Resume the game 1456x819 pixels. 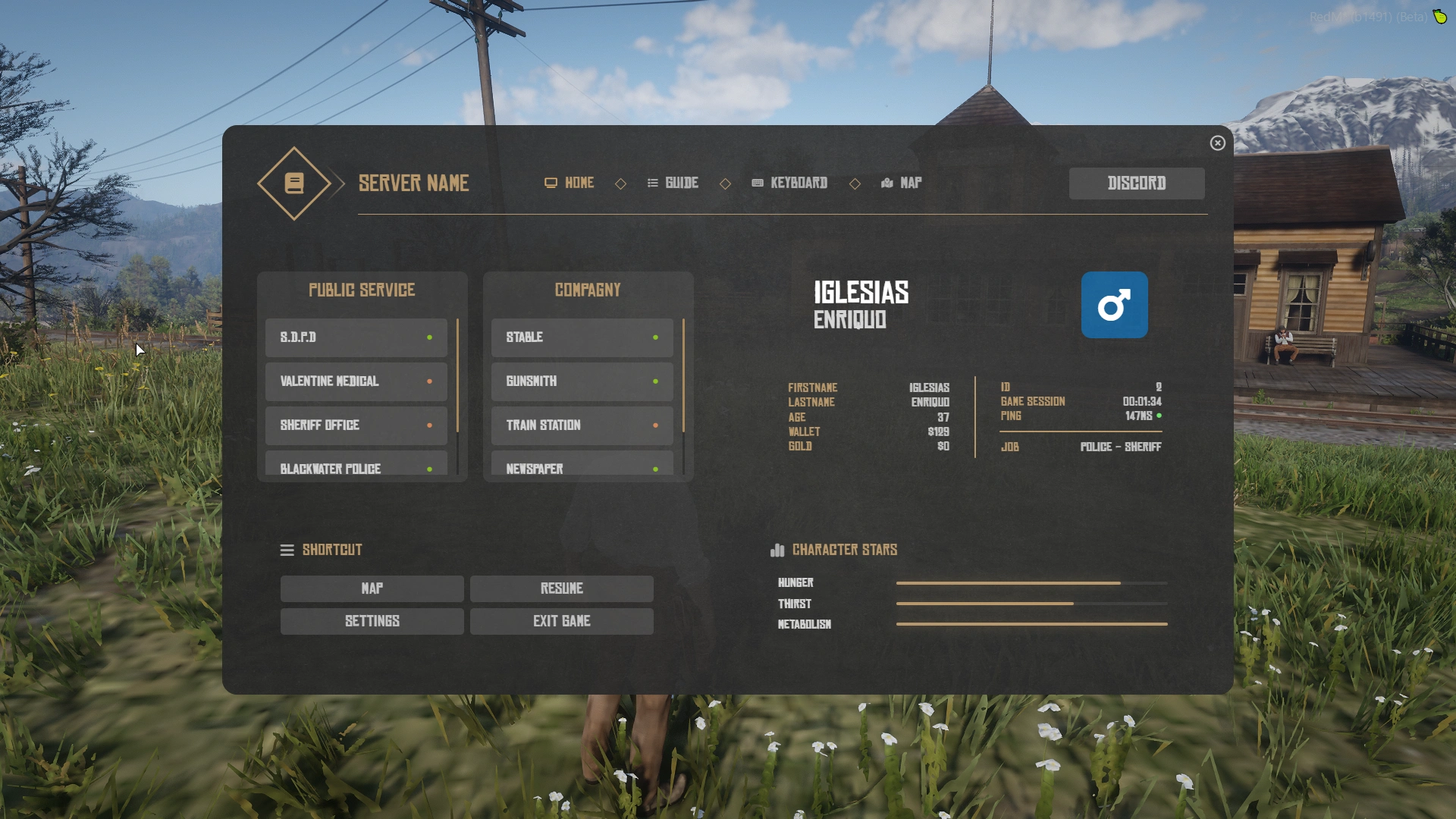(x=561, y=589)
